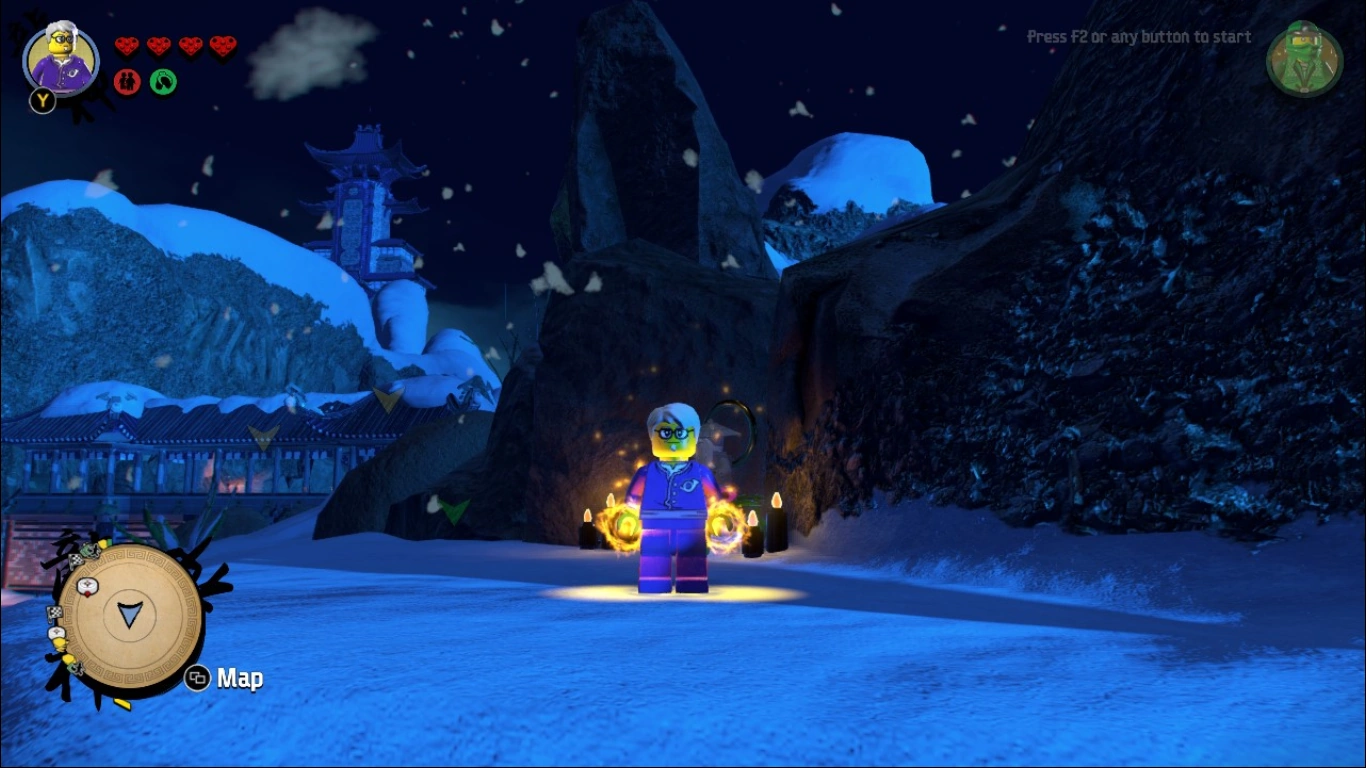Click the green ninja second-player portrait

point(1303,60)
